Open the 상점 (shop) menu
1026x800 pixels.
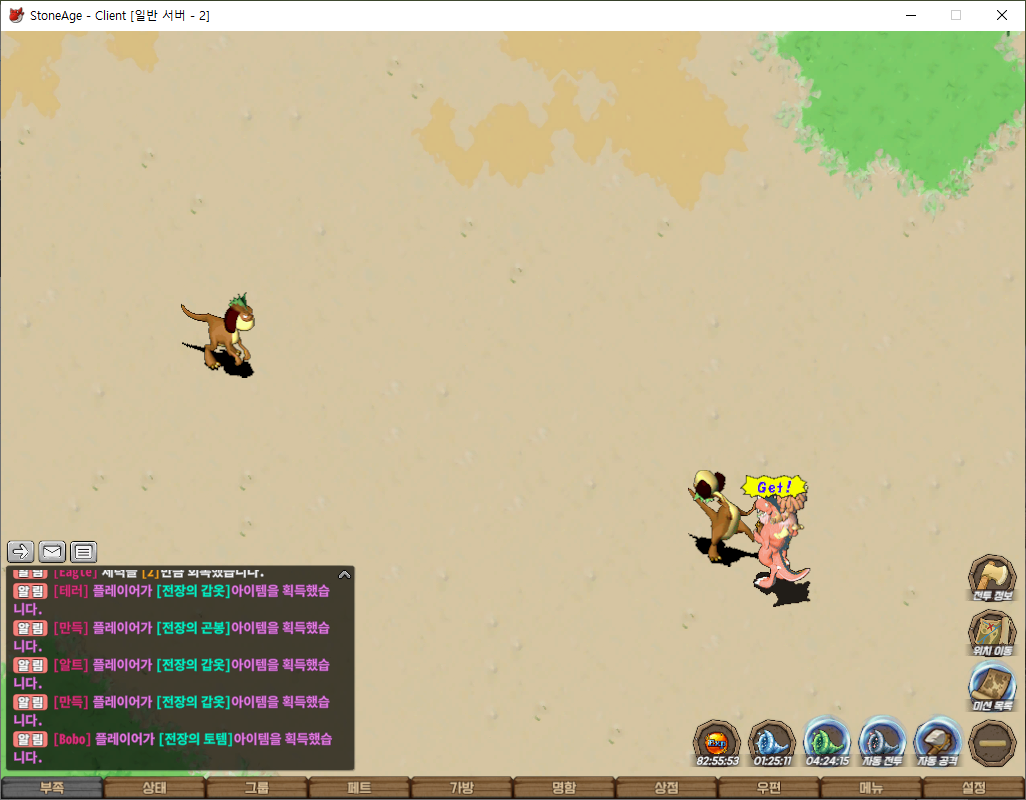[x=666, y=788]
